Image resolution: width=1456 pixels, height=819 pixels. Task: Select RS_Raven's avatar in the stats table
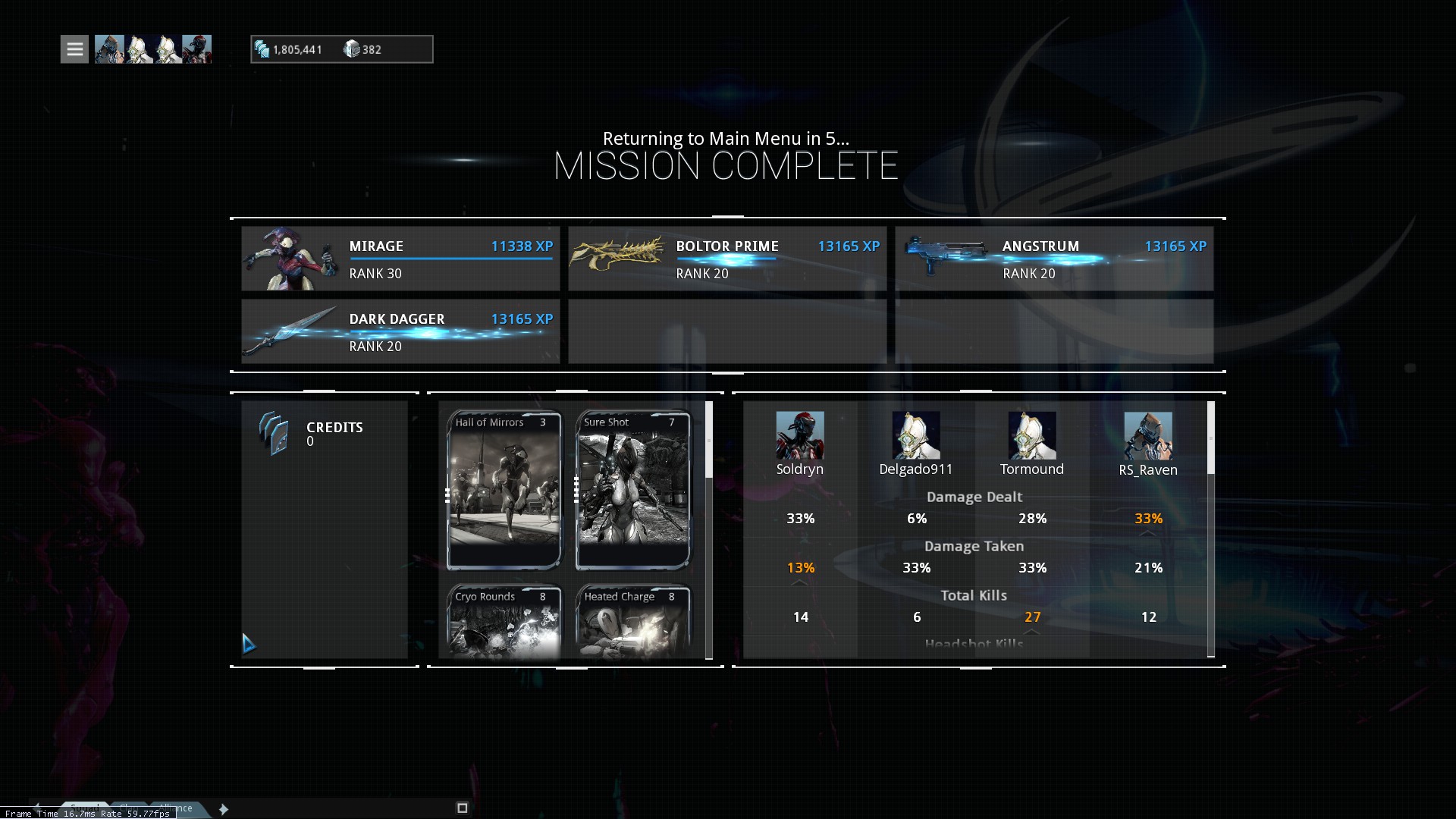(1147, 435)
